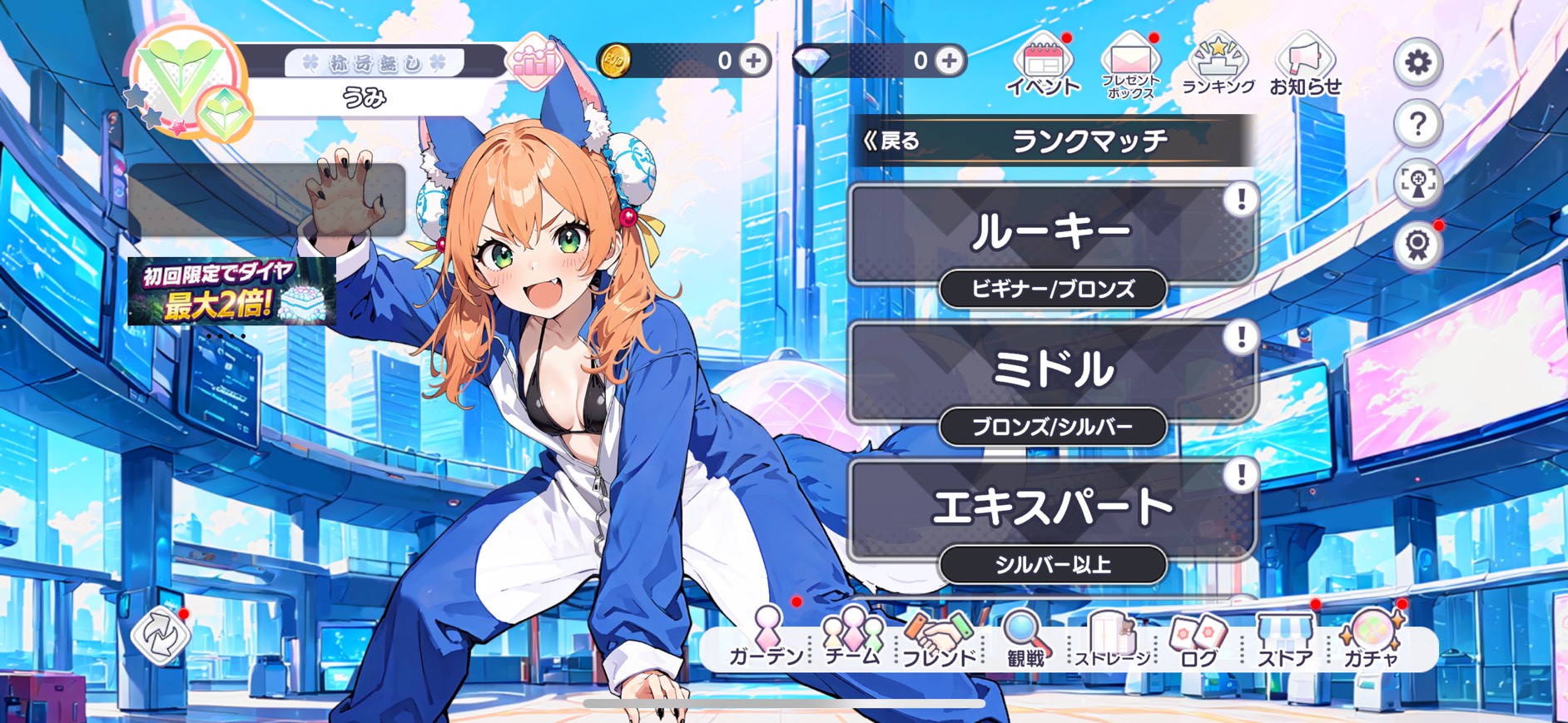Screen dimensions: 1568x723
Task: Select the ルーキー rank match
Action: 1052,234
